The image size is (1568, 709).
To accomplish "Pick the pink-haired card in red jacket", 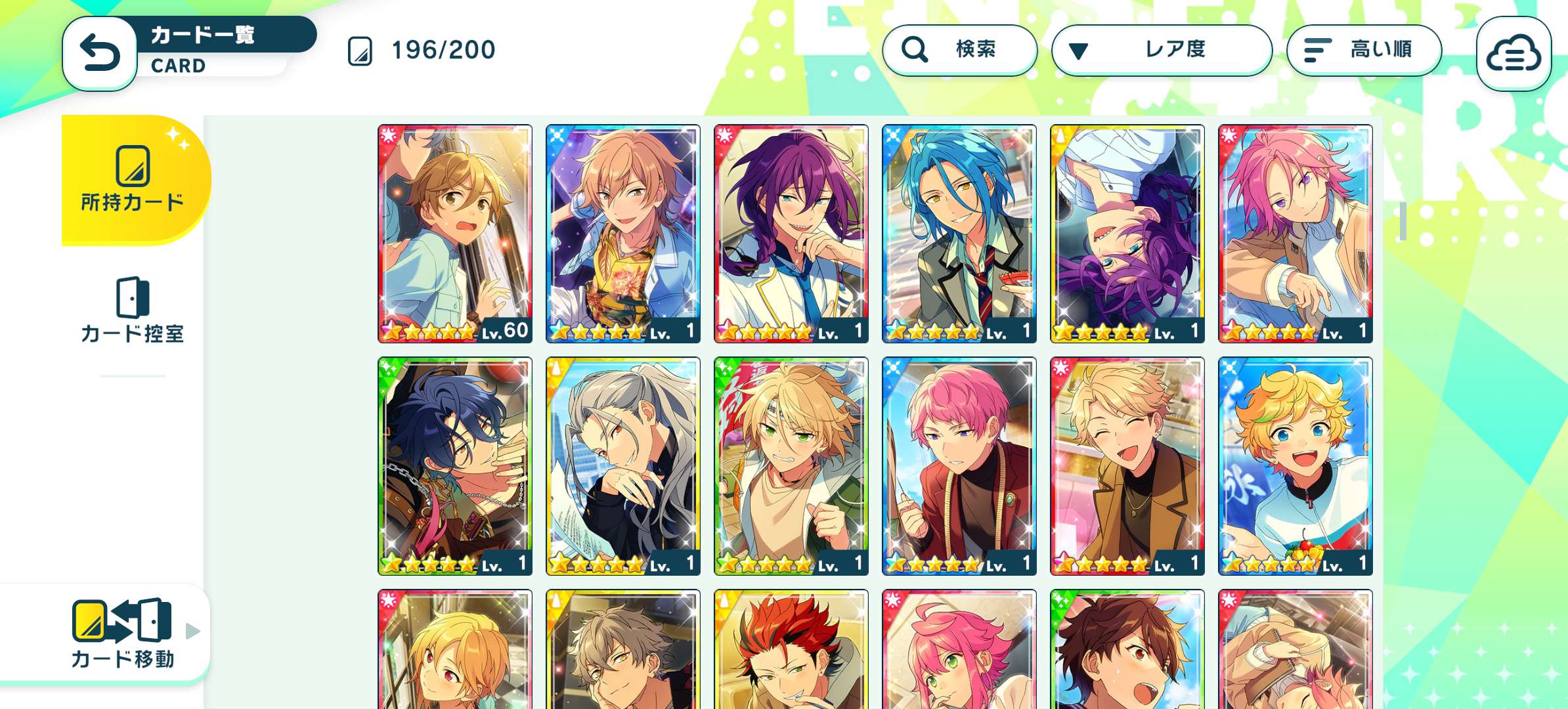I will pos(959,465).
